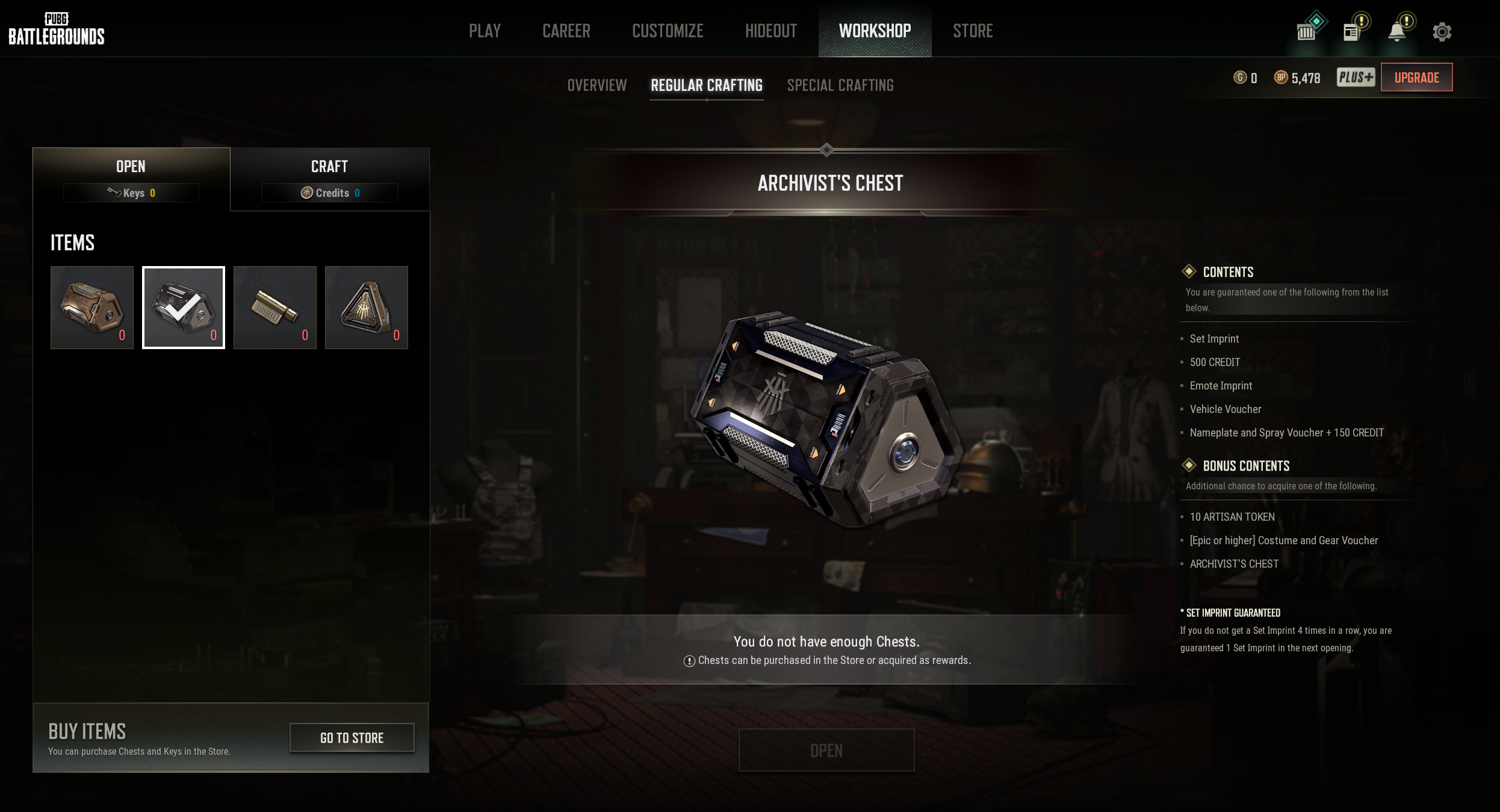
Task: Switch to Special Crafting tab
Action: pyautogui.click(x=840, y=85)
